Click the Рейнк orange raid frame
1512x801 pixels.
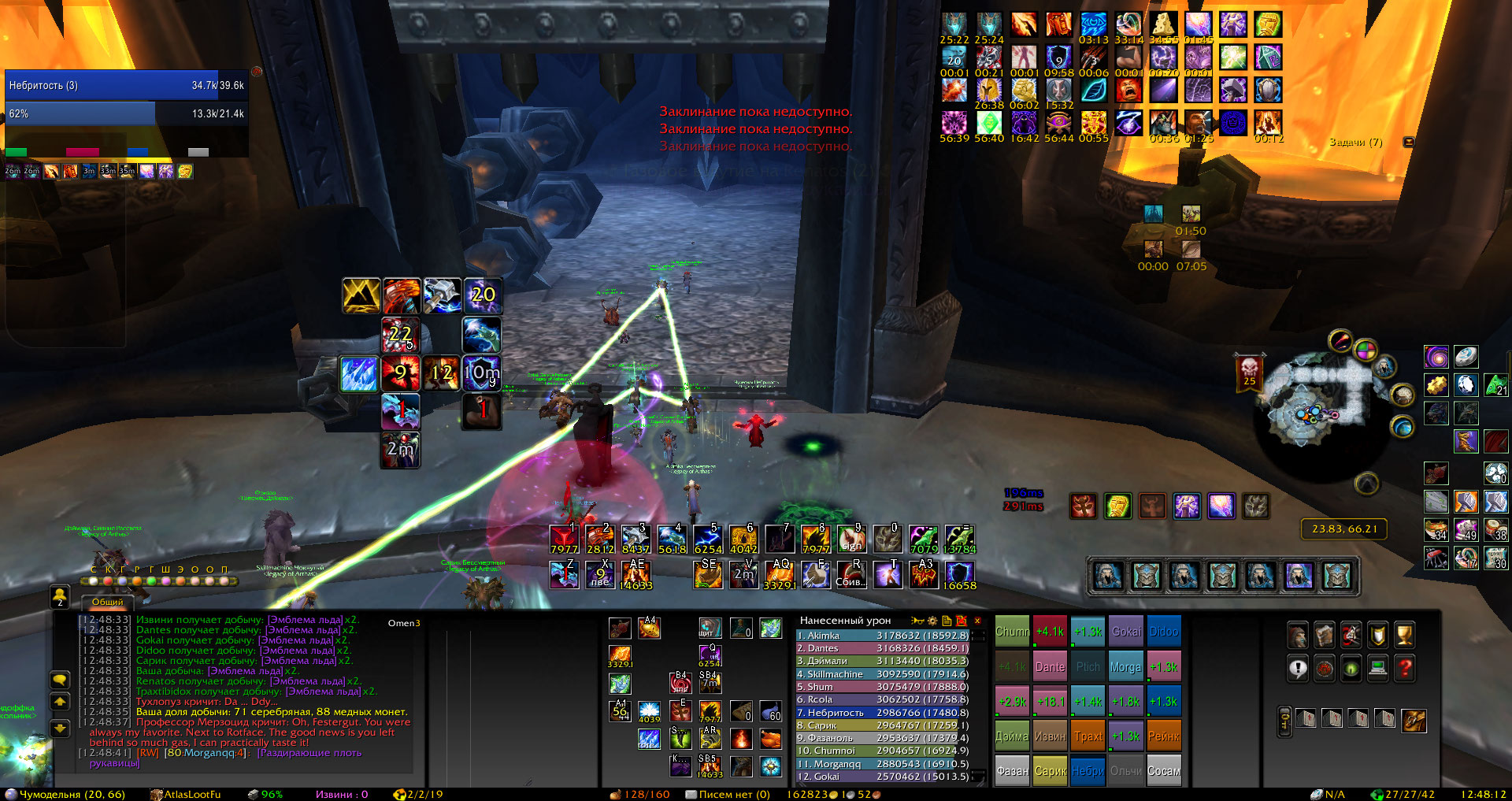(x=1164, y=736)
